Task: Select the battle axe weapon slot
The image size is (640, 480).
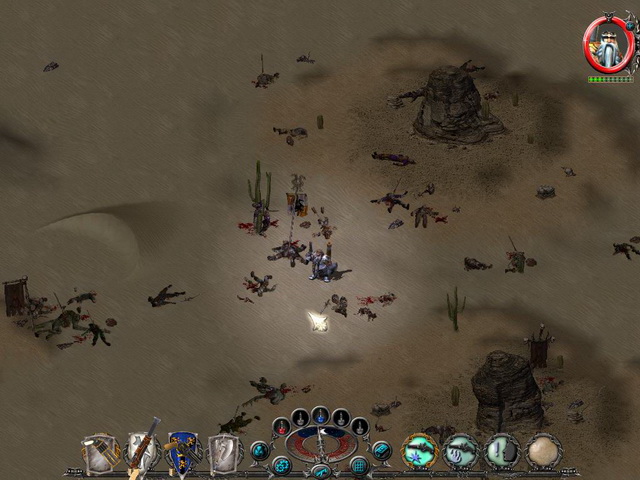Action: pos(226,452)
